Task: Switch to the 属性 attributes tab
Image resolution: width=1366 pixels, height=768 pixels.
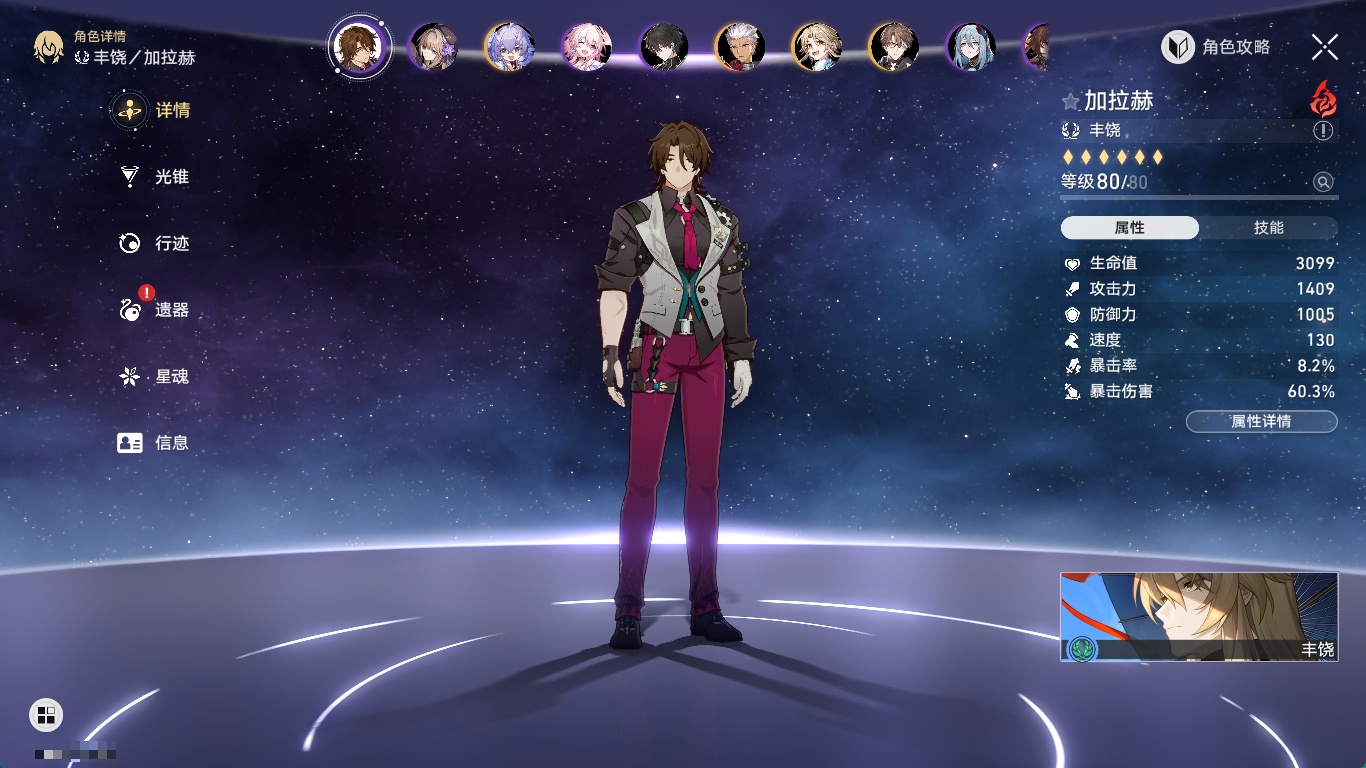Action: pyautogui.click(x=1130, y=228)
